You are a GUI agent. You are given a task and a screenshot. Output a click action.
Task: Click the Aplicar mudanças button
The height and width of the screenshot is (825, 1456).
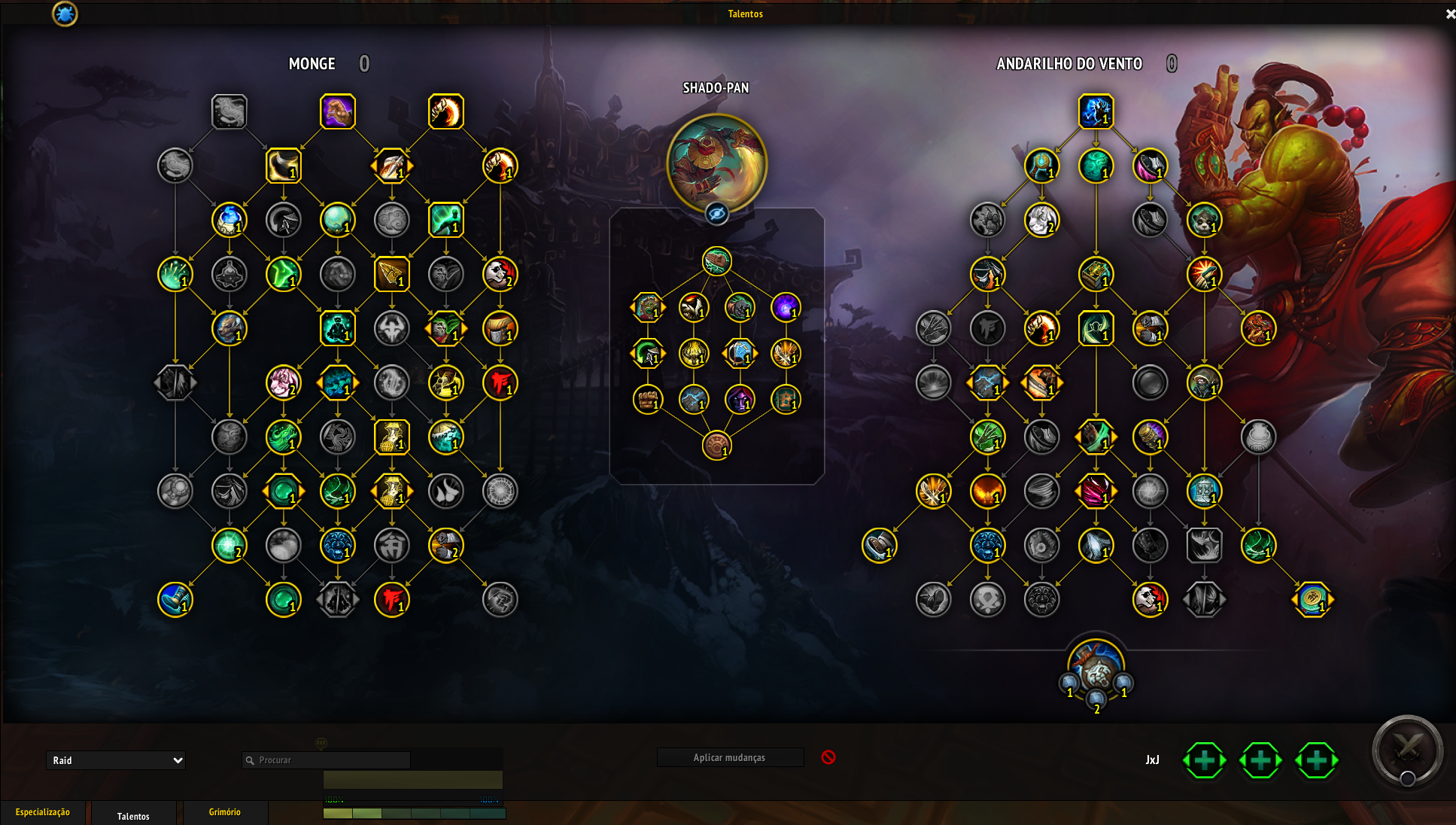pos(729,757)
